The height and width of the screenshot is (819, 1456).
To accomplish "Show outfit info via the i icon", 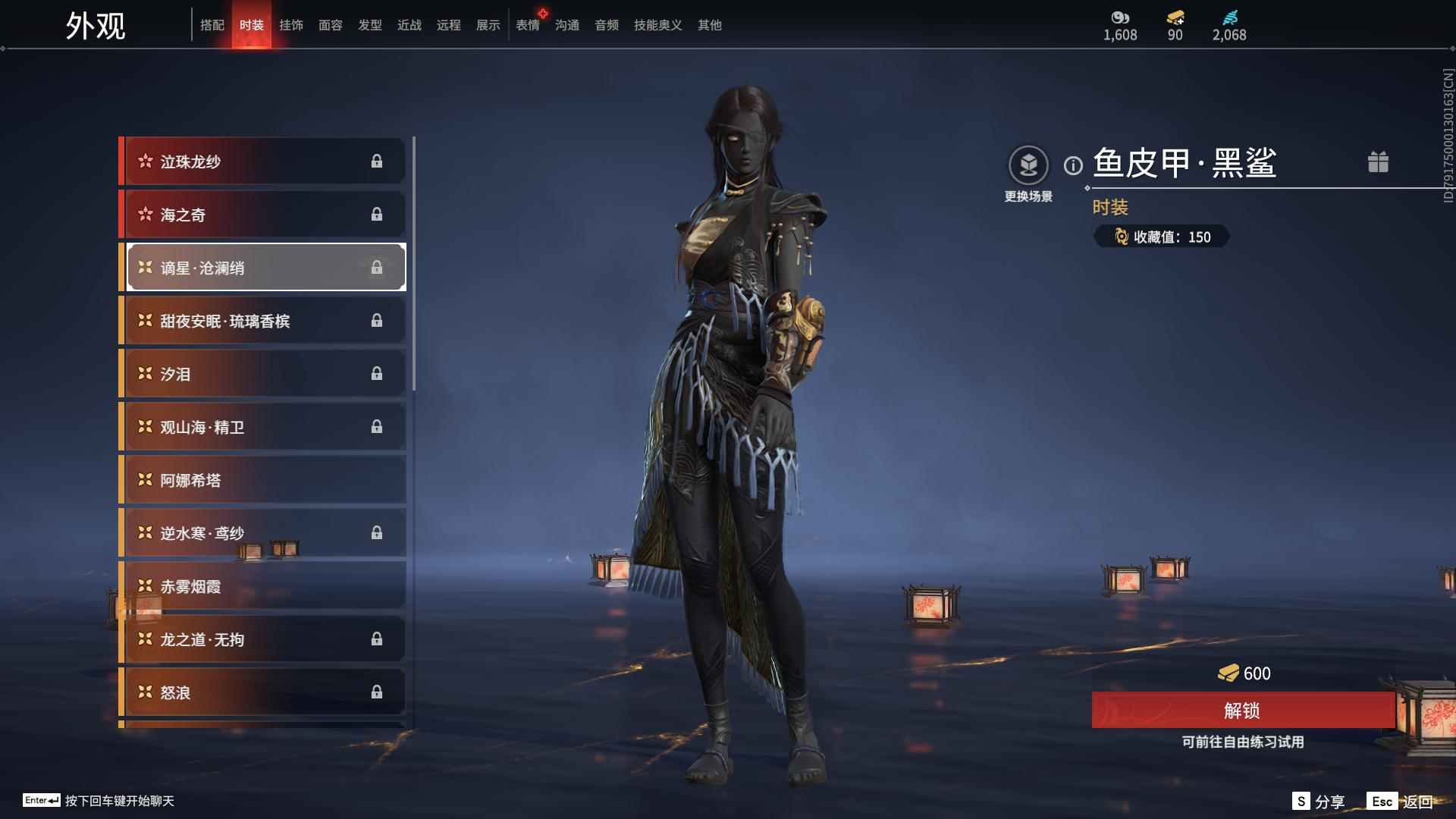I will 1073,165.
